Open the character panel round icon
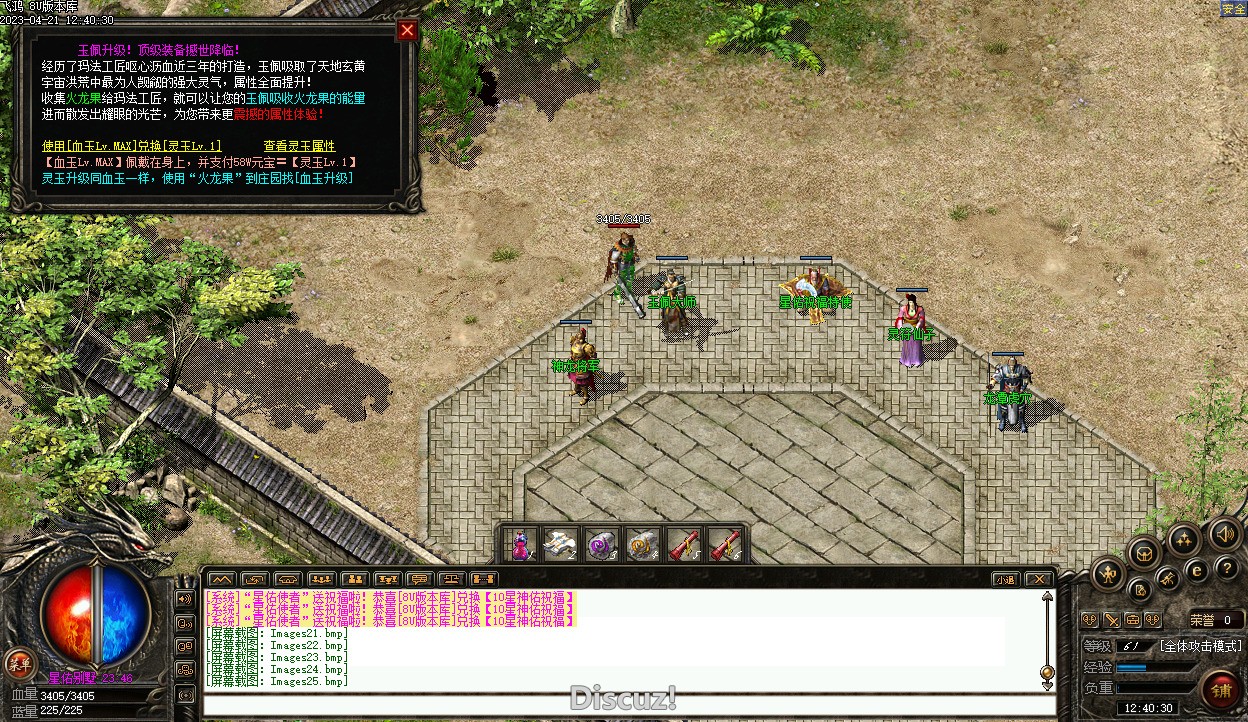Screen dimensions: 1248x722 coord(1109,574)
